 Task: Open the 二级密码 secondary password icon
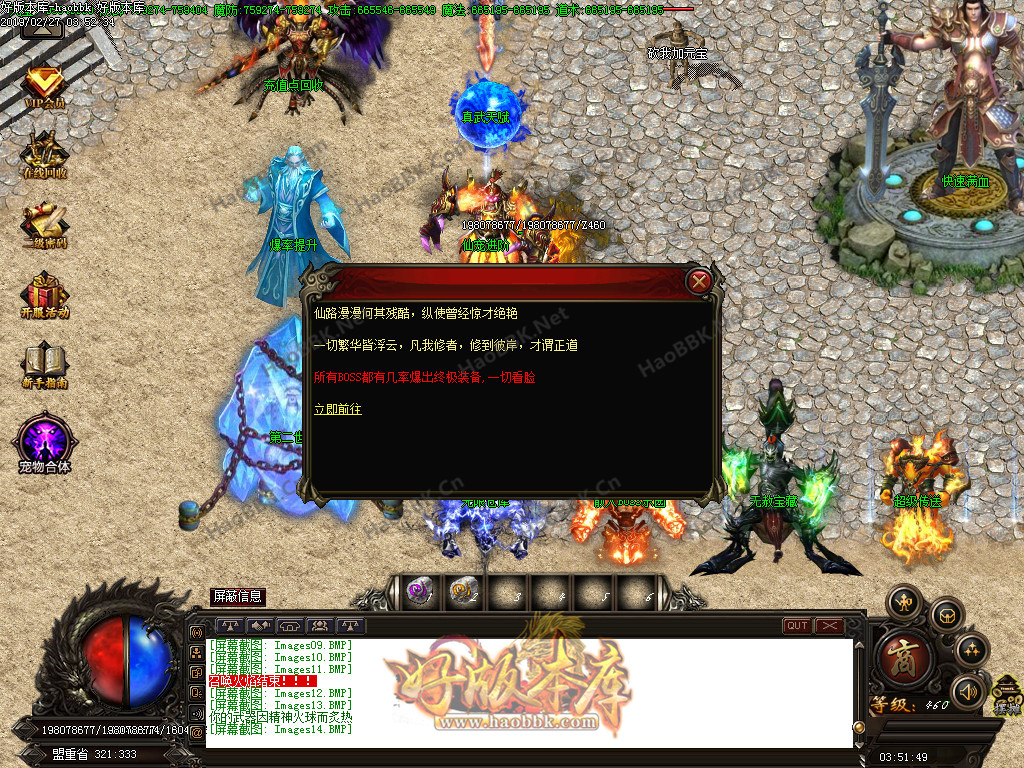click(45, 225)
